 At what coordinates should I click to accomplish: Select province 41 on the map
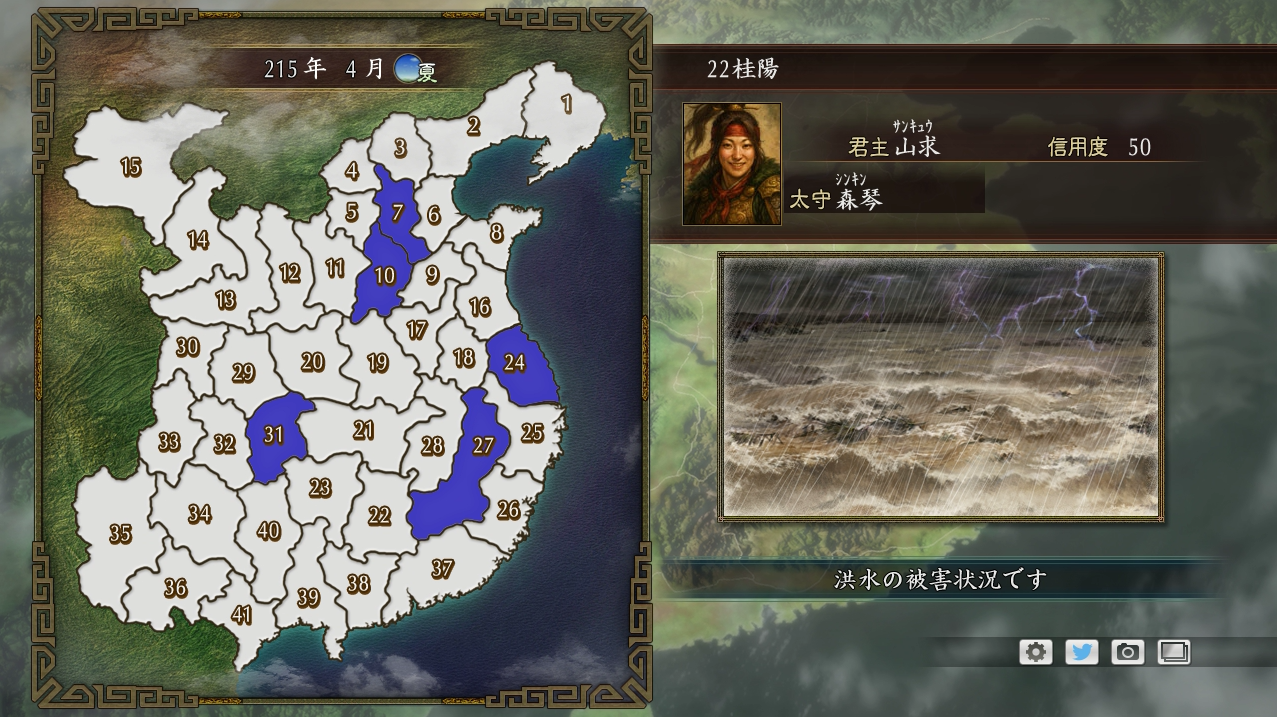242,614
